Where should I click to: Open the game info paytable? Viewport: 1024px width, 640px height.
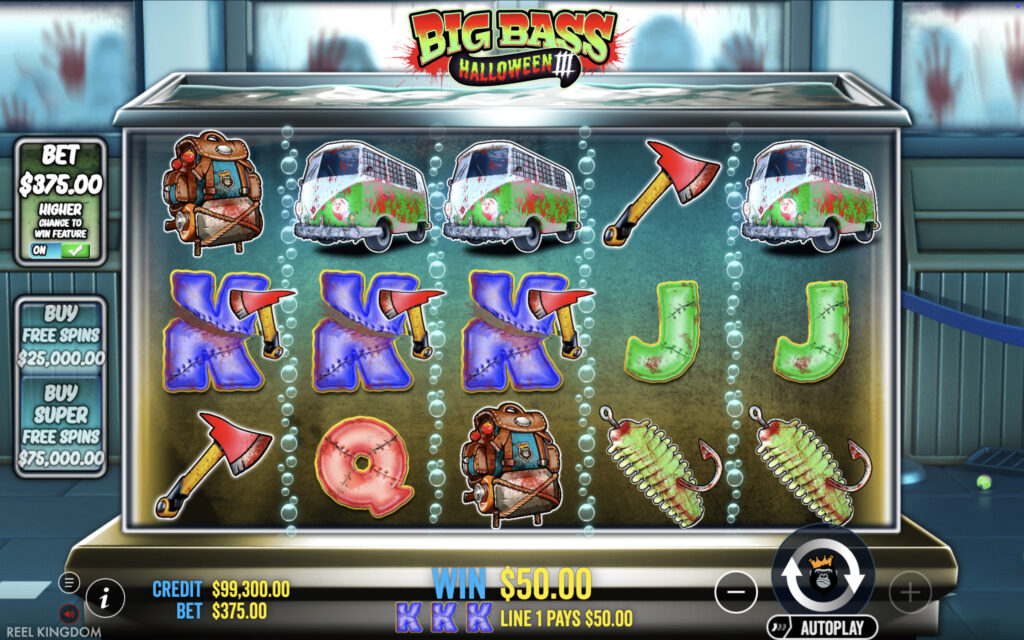104,598
